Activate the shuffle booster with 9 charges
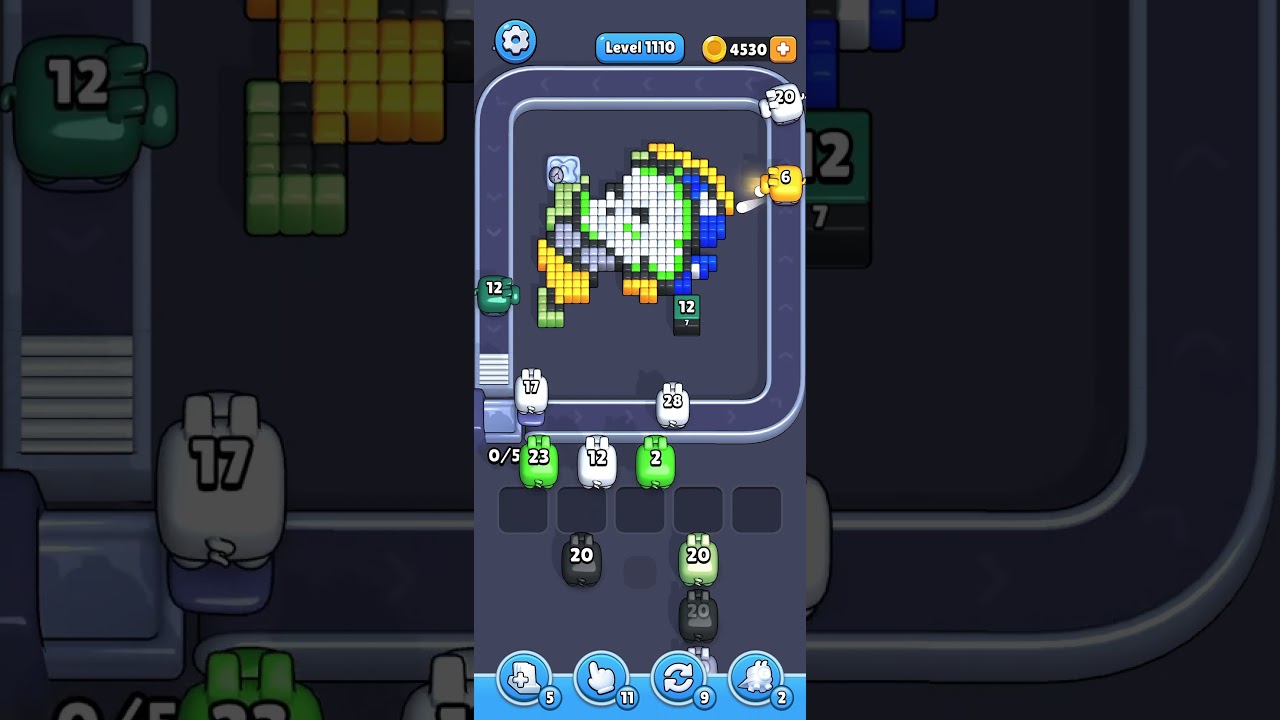 [678, 679]
